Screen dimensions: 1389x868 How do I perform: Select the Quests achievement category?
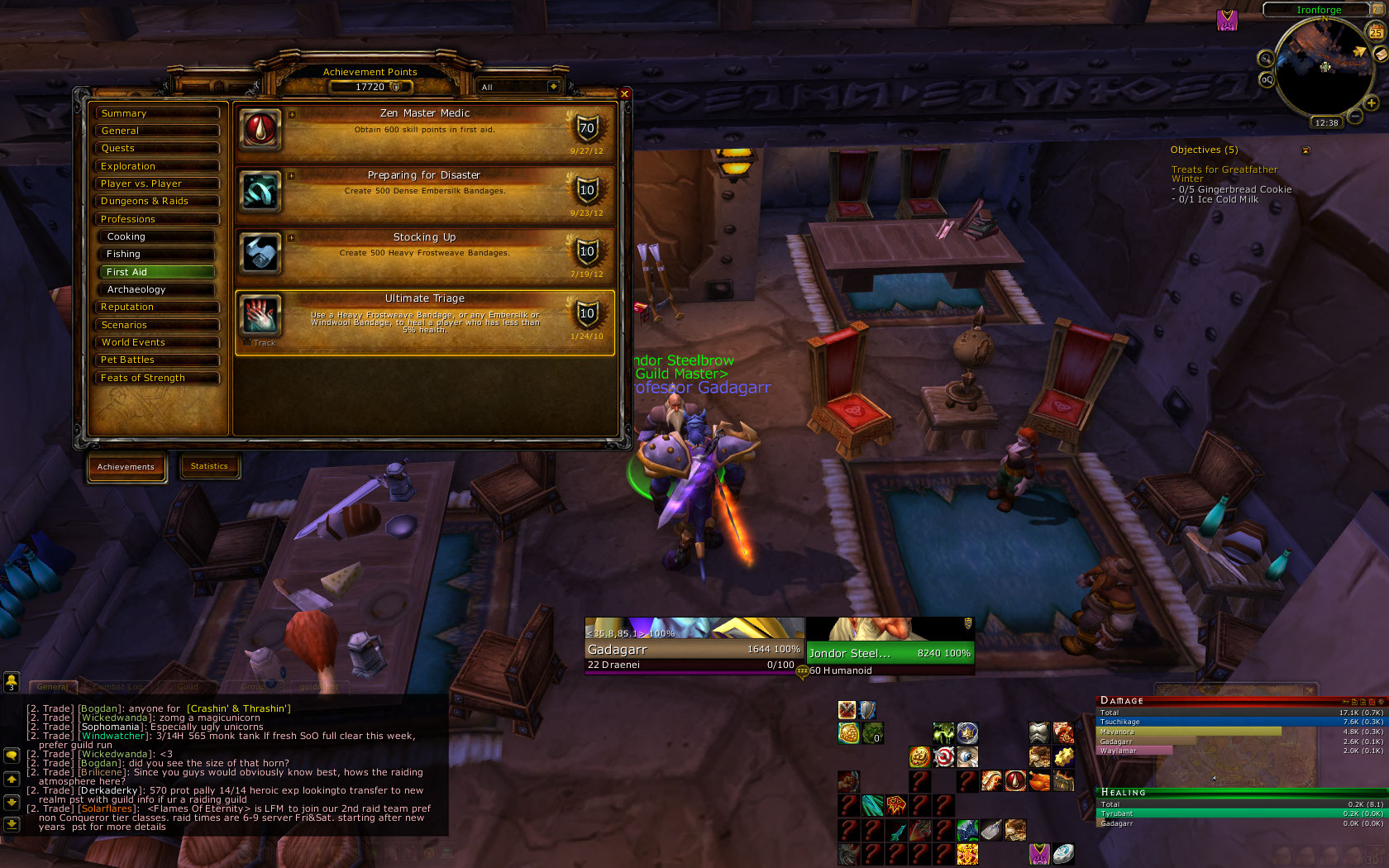click(x=157, y=148)
